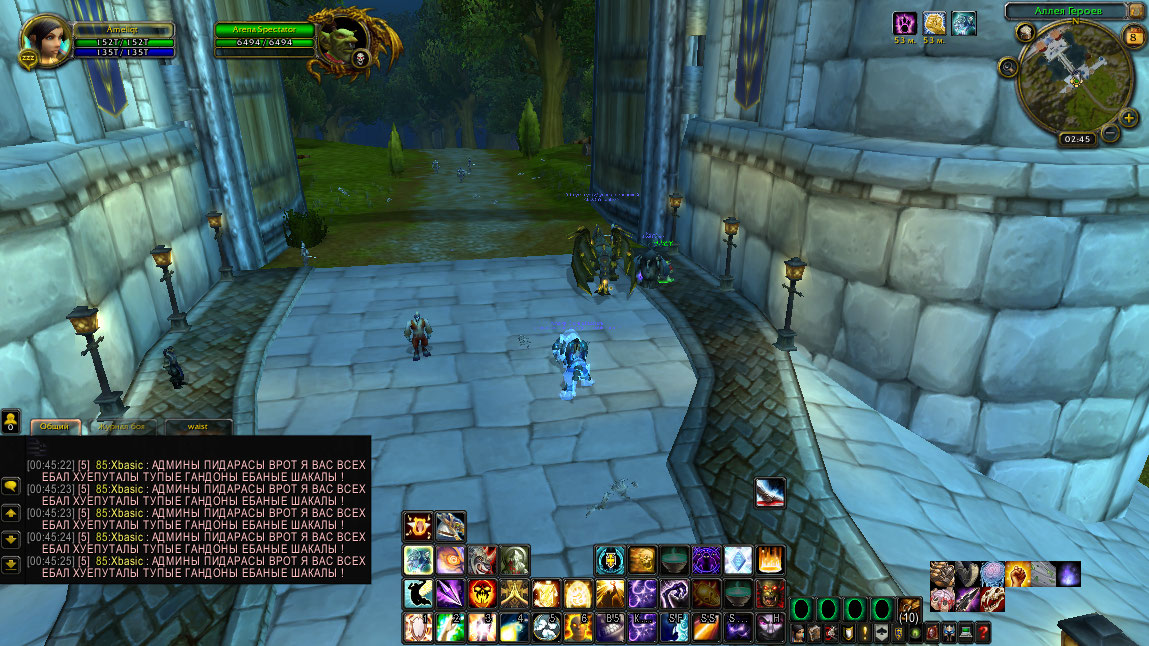Viewport: 1149px width, 646px height.
Task: Select the waist chat tab
Action: coord(196,426)
